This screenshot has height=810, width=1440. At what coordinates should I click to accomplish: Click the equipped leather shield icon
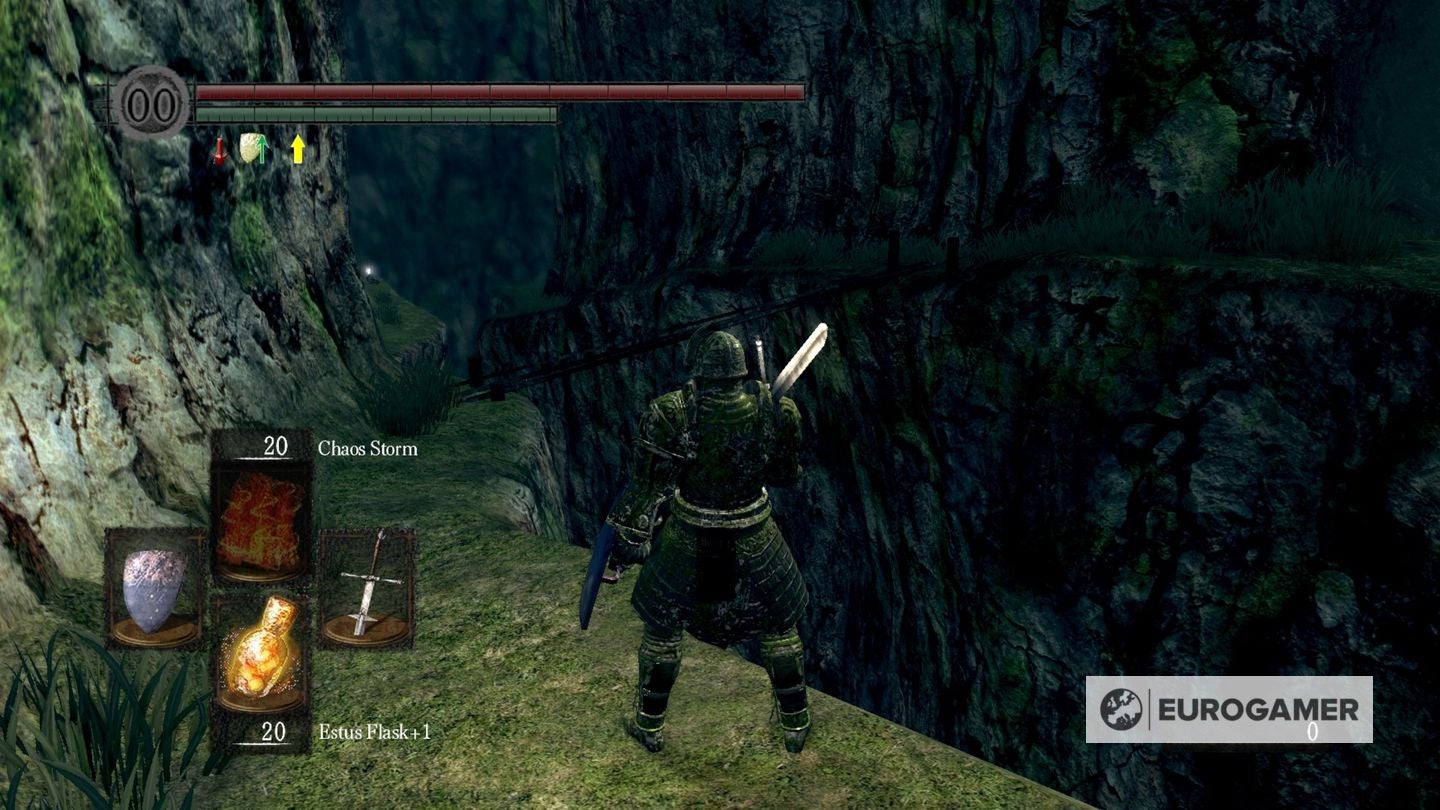(150, 590)
